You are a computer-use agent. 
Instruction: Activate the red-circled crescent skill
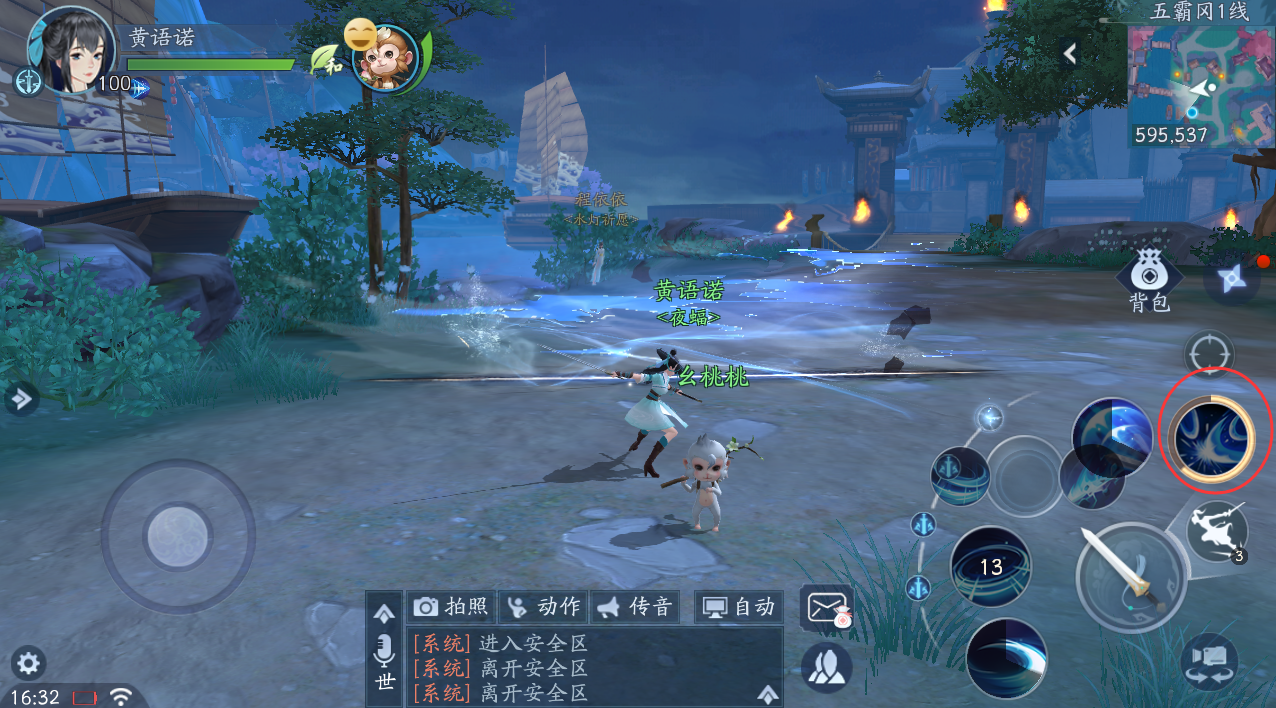click(x=1214, y=437)
